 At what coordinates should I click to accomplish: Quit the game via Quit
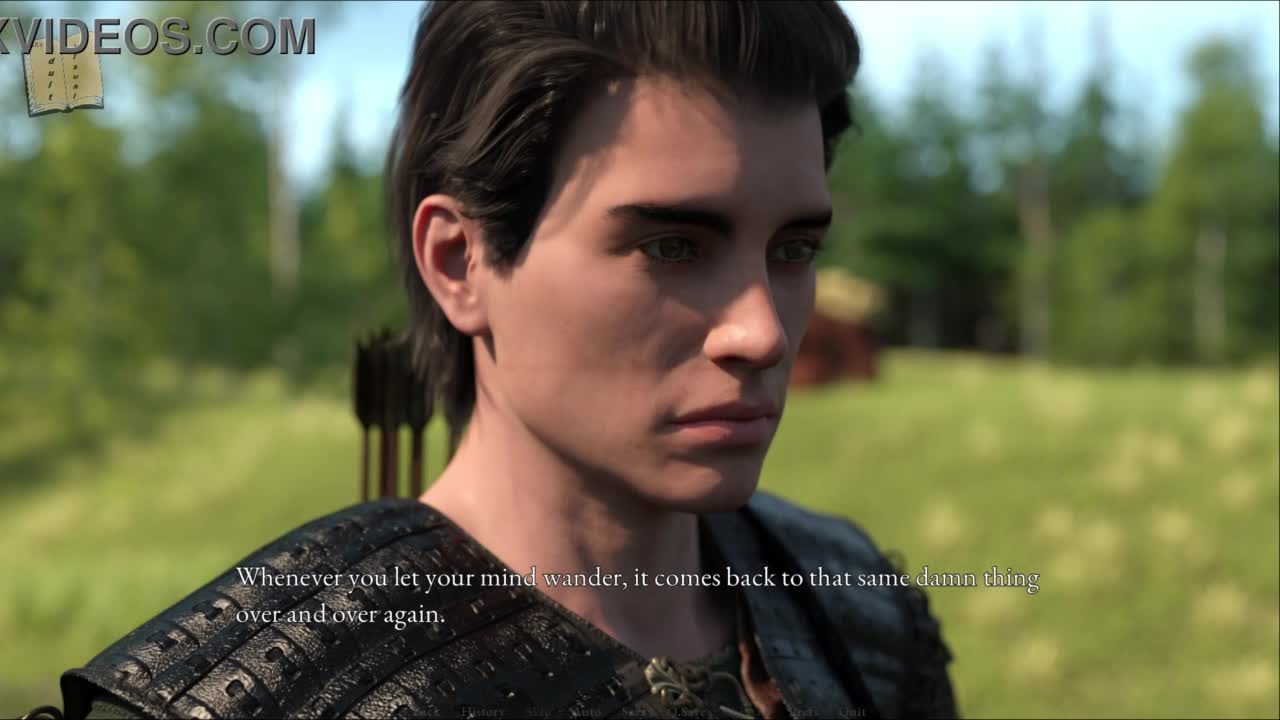tap(853, 712)
